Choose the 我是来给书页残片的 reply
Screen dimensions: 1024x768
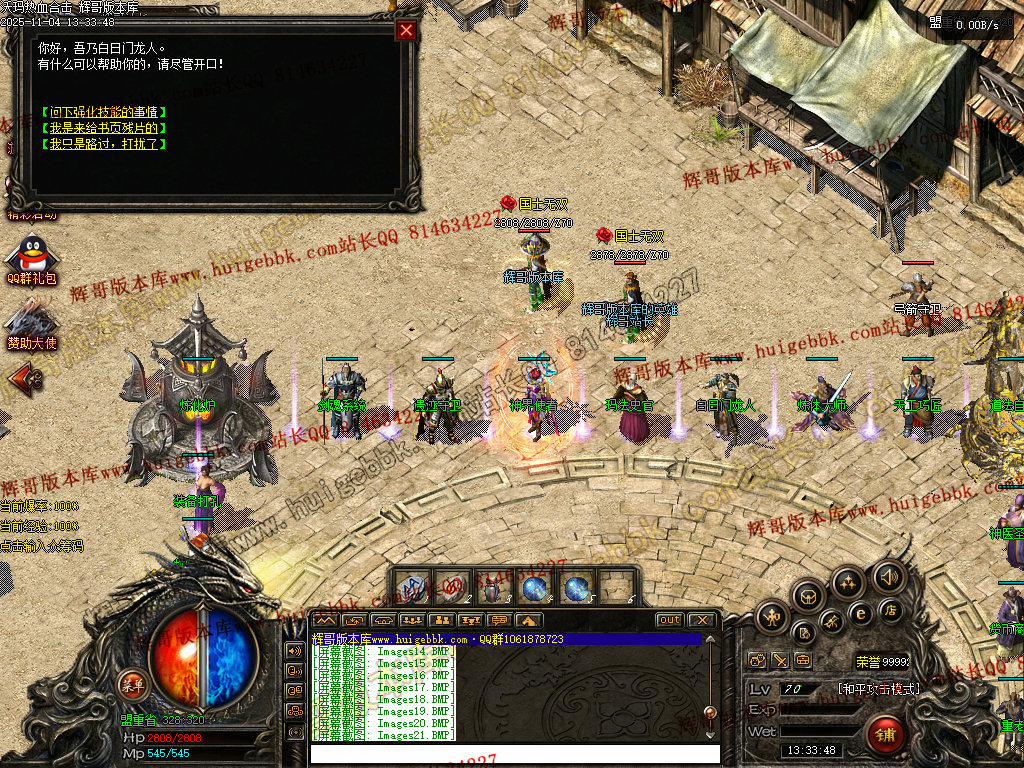click(x=104, y=128)
